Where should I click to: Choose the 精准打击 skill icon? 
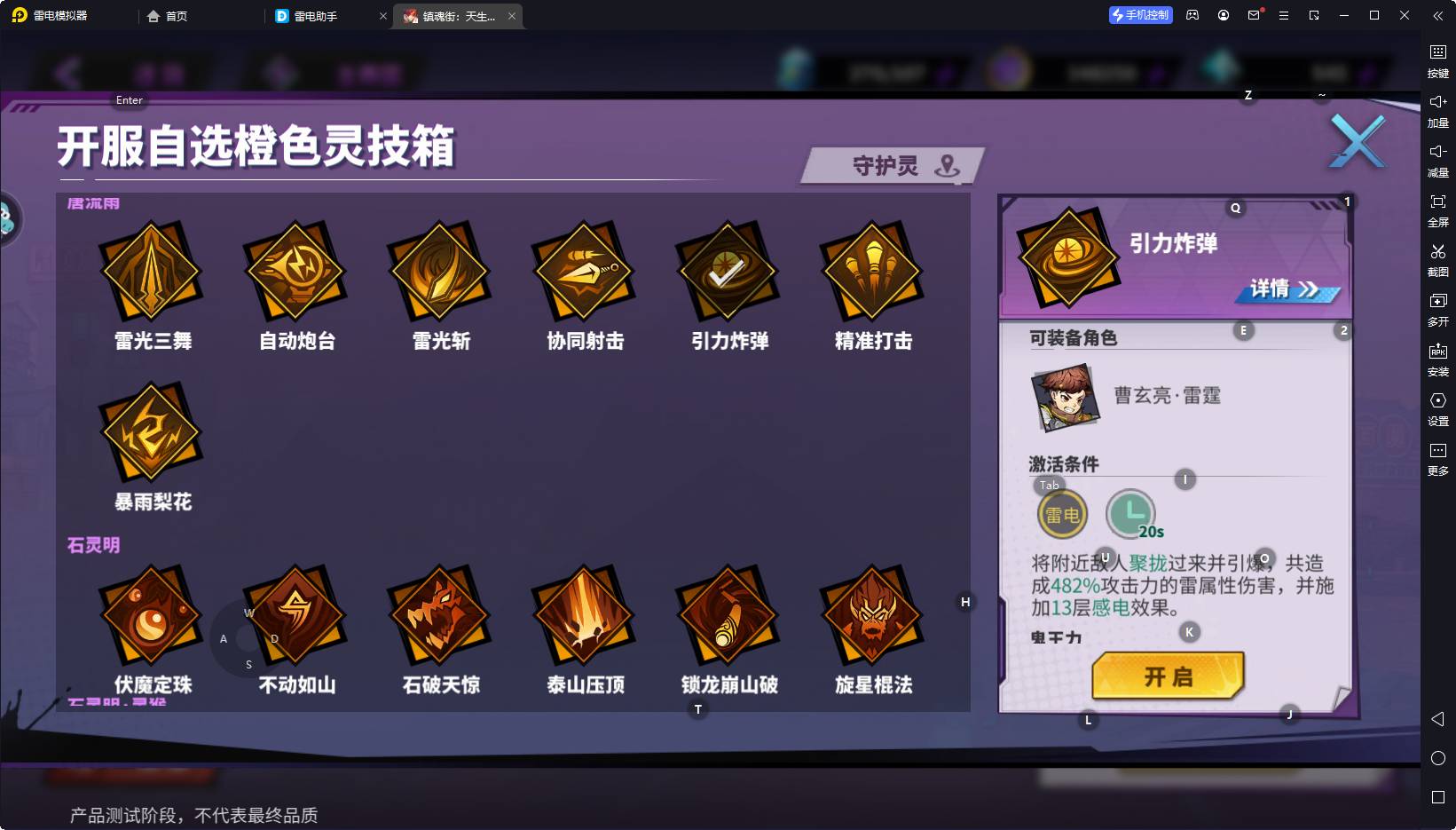coord(872,271)
